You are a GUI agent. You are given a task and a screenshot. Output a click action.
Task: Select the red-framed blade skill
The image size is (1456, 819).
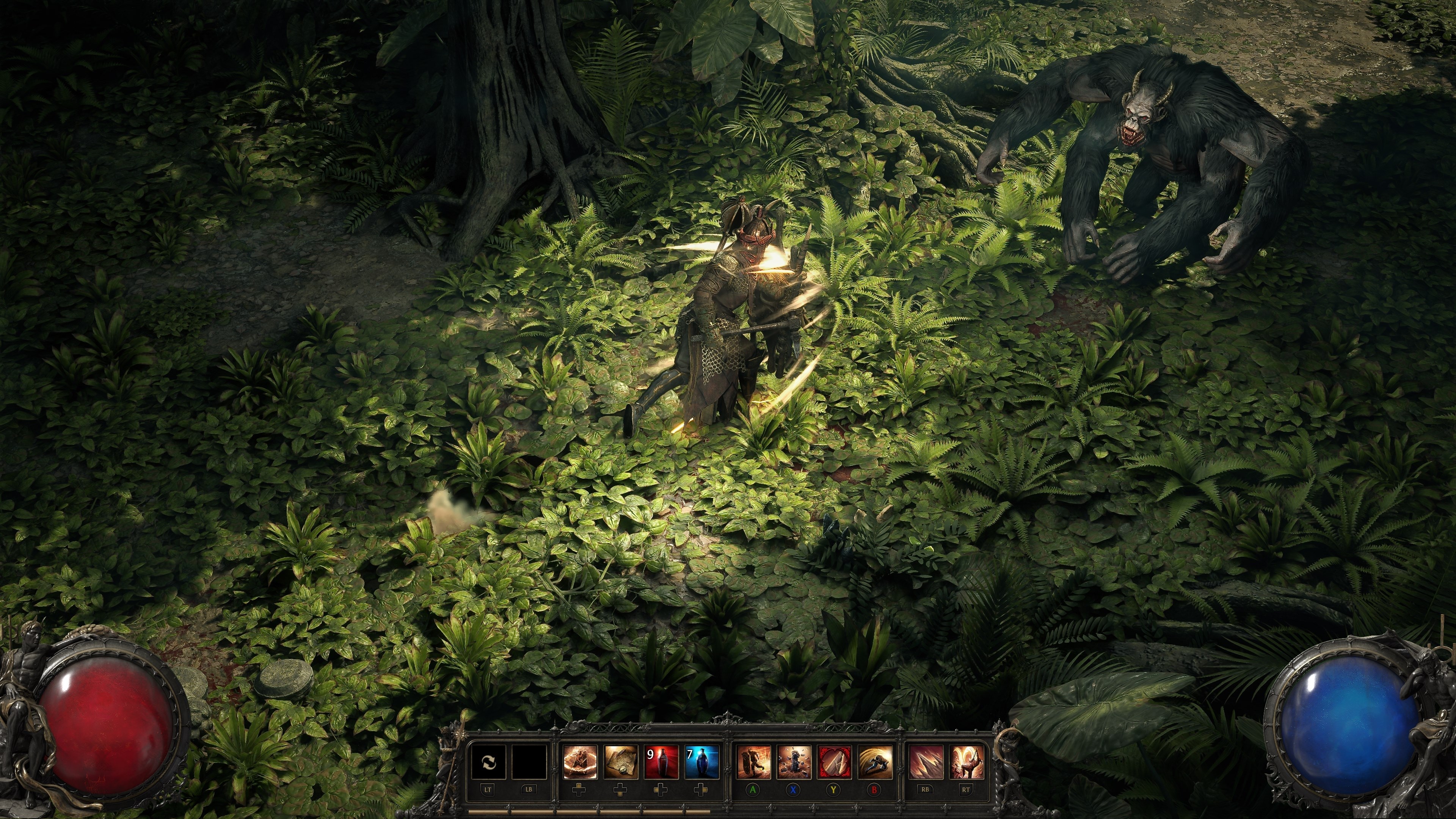point(834,763)
